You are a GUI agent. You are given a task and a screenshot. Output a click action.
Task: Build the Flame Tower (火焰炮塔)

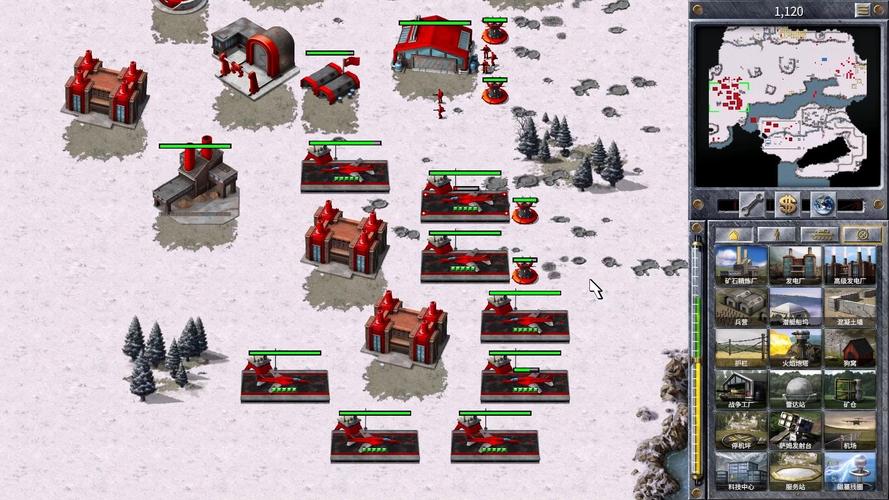795,348
